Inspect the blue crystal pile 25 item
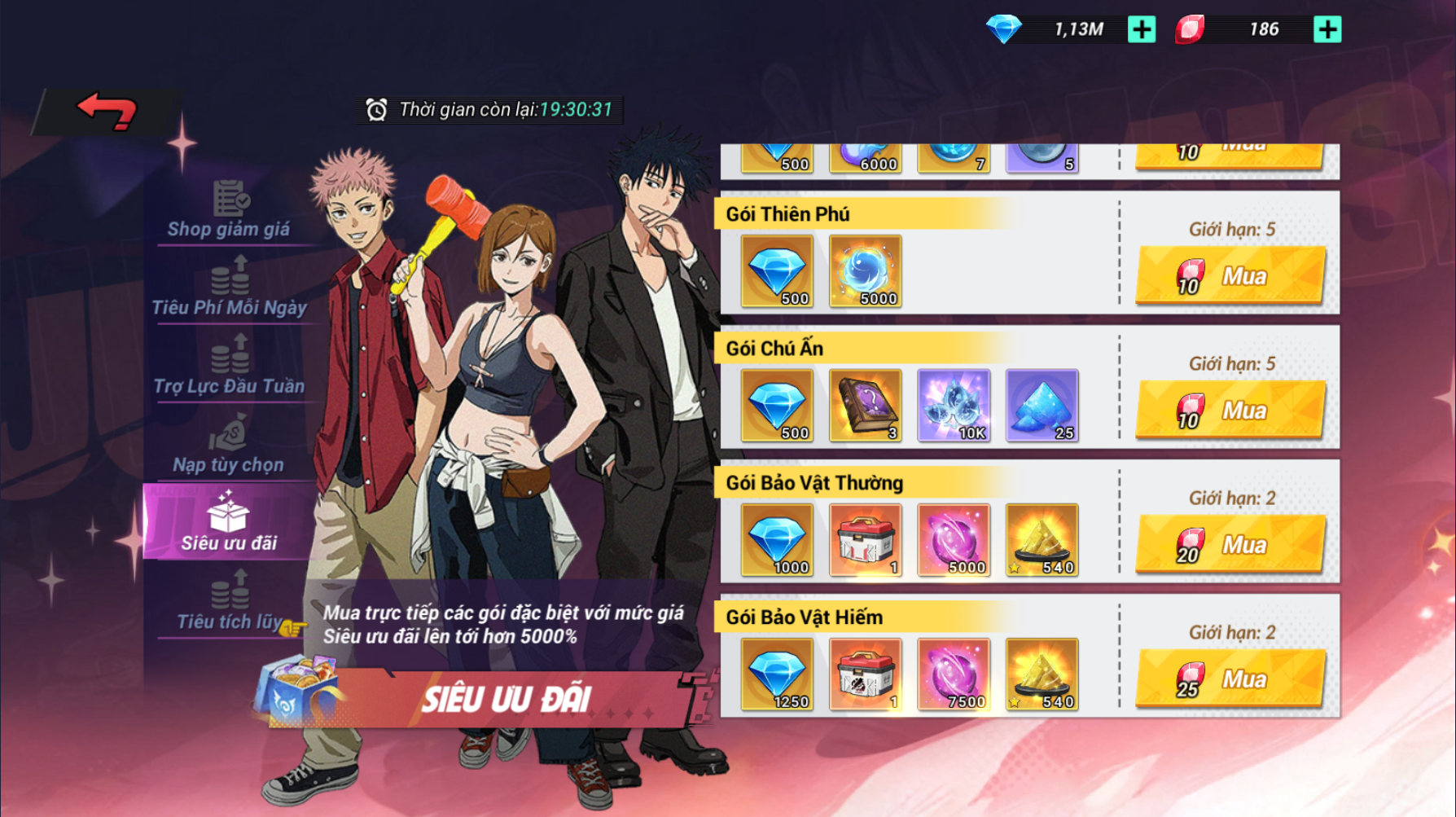 tap(1042, 405)
